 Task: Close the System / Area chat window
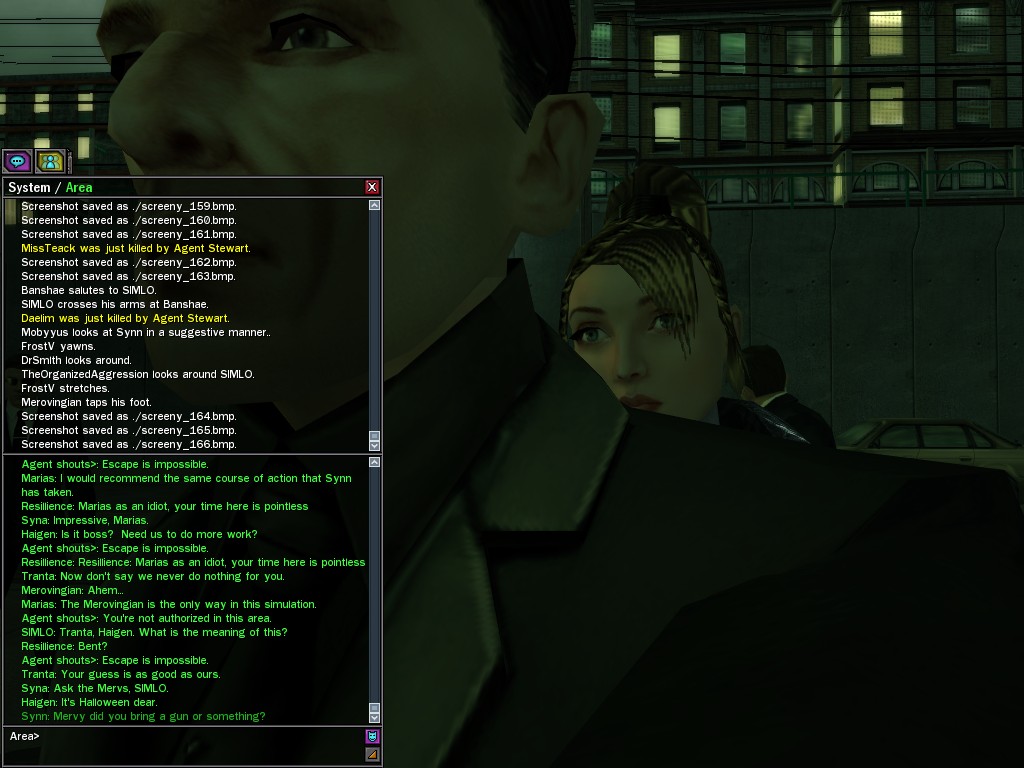click(372, 187)
